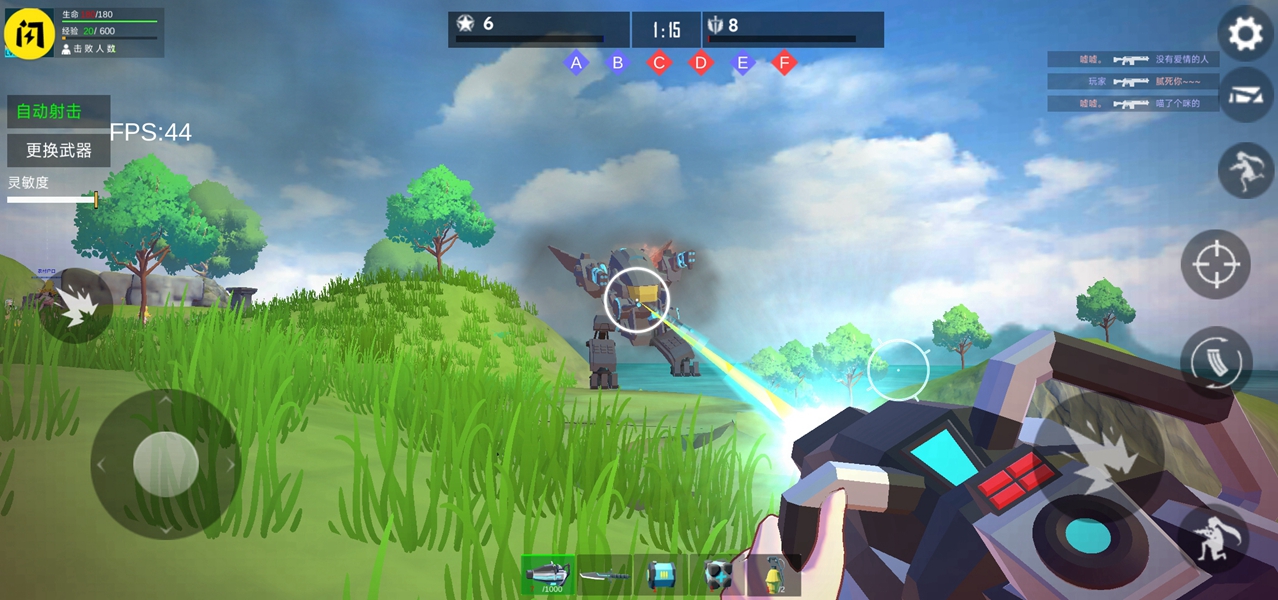Screen dimensions: 1278x600
Task: Click the 更换武器 switch weapon button
Action: (x=58, y=150)
